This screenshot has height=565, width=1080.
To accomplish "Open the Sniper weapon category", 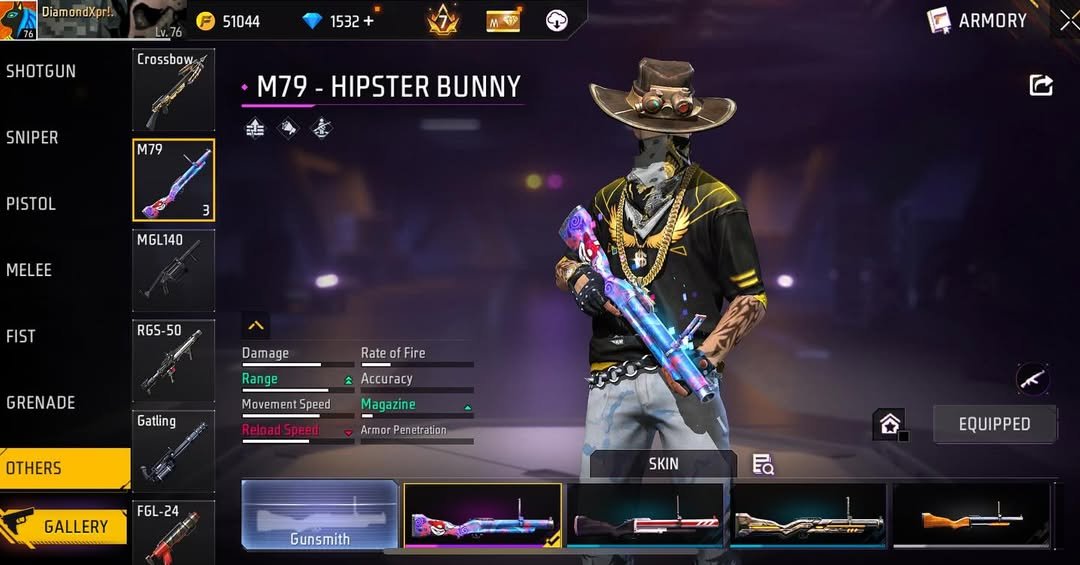I will pyautogui.click(x=33, y=138).
